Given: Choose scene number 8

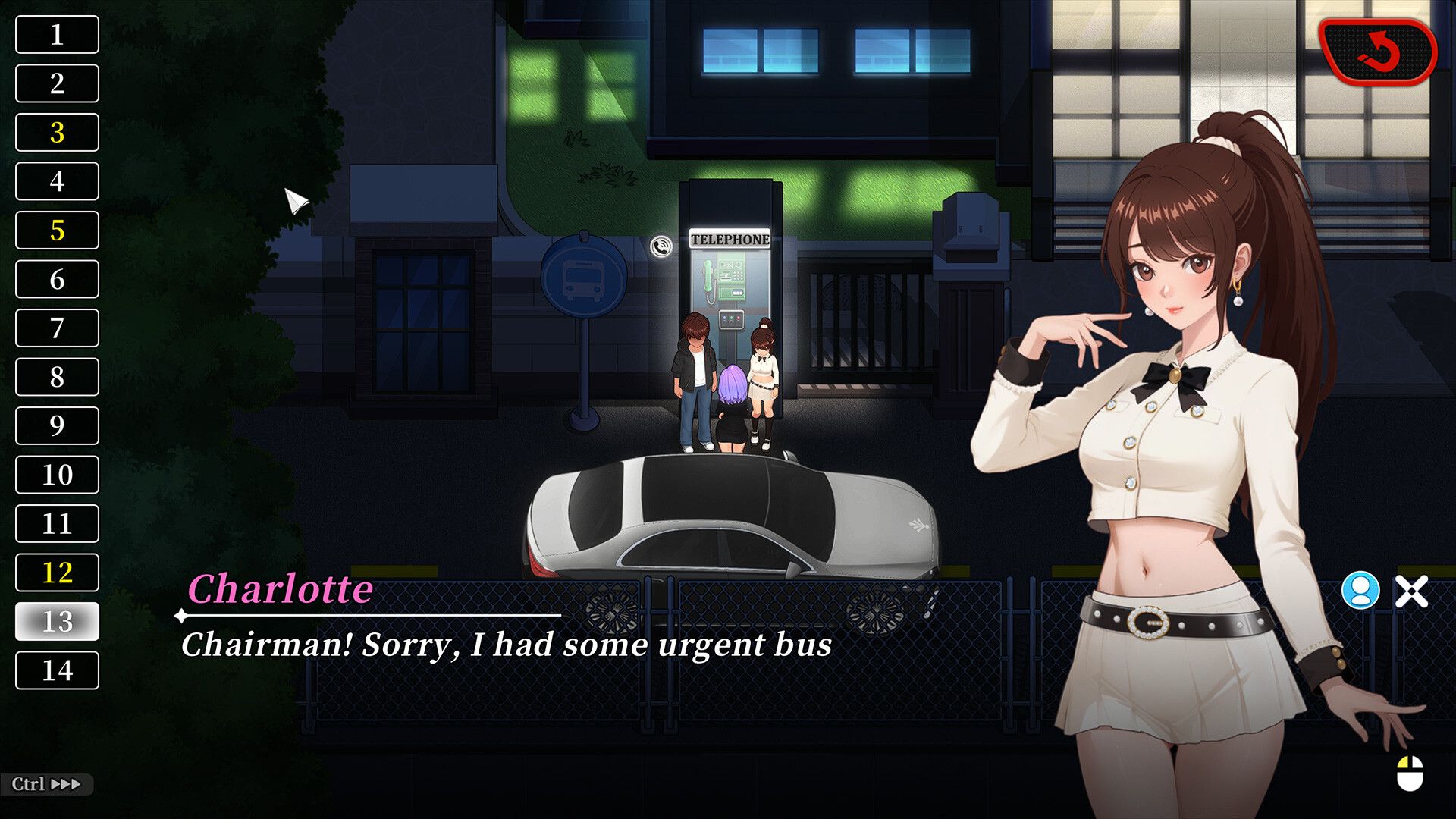Looking at the screenshot, I should pos(57,377).
